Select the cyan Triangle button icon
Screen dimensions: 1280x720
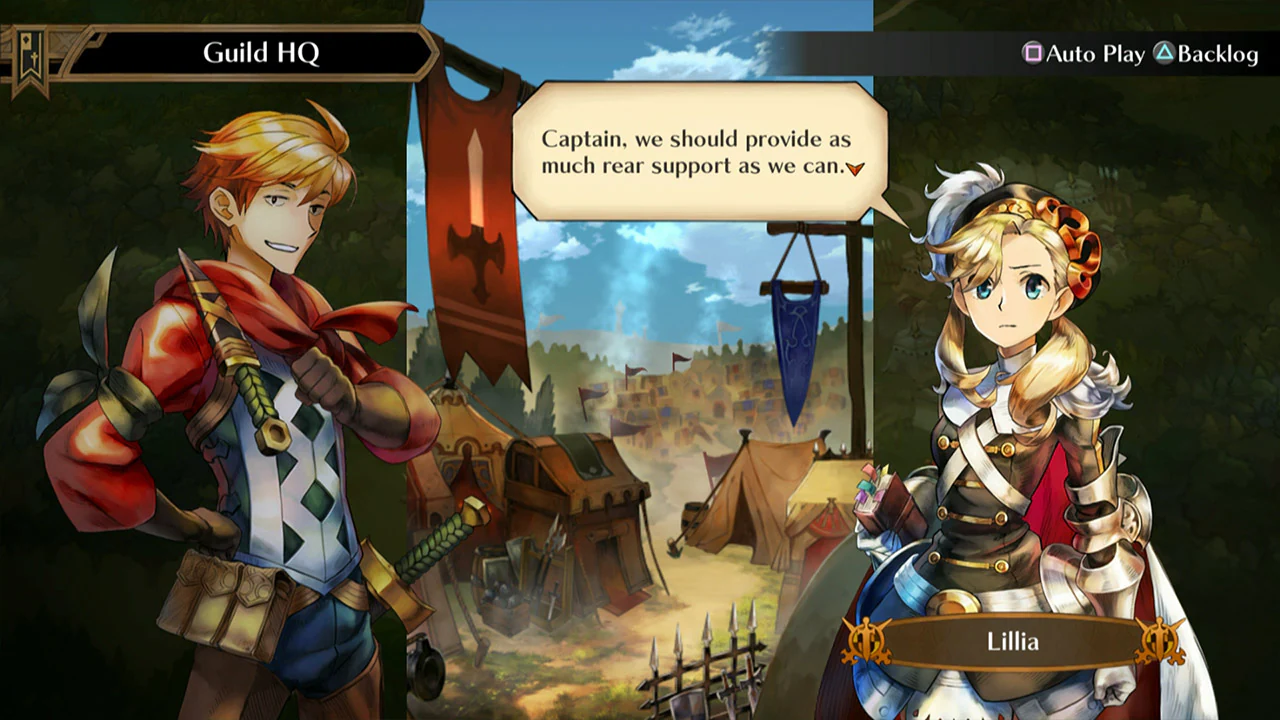tap(1163, 55)
